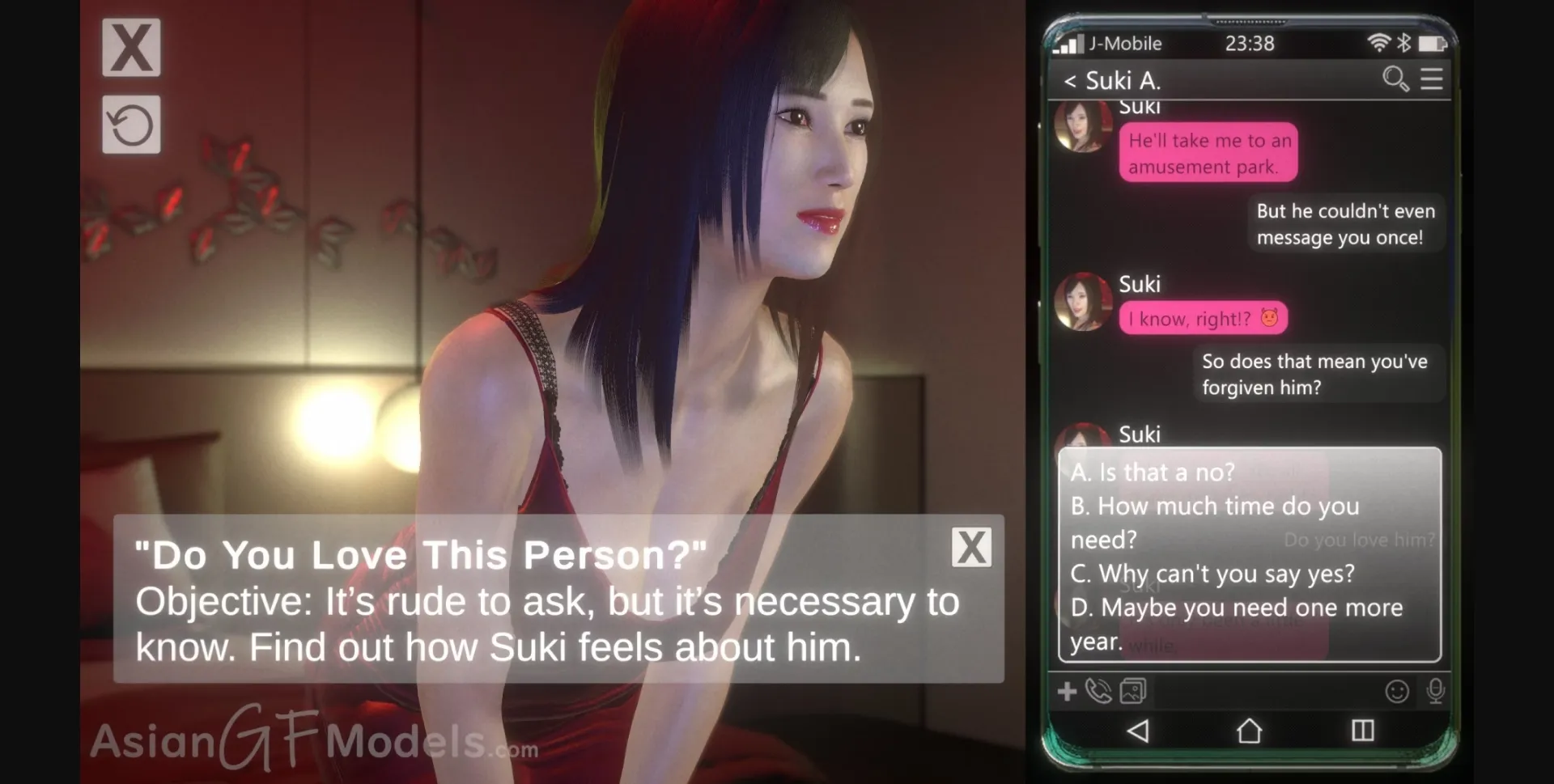Viewport: 1554px width, 784px height.
Task: Tap the Android back triangle button
Action: [1139, 731]
